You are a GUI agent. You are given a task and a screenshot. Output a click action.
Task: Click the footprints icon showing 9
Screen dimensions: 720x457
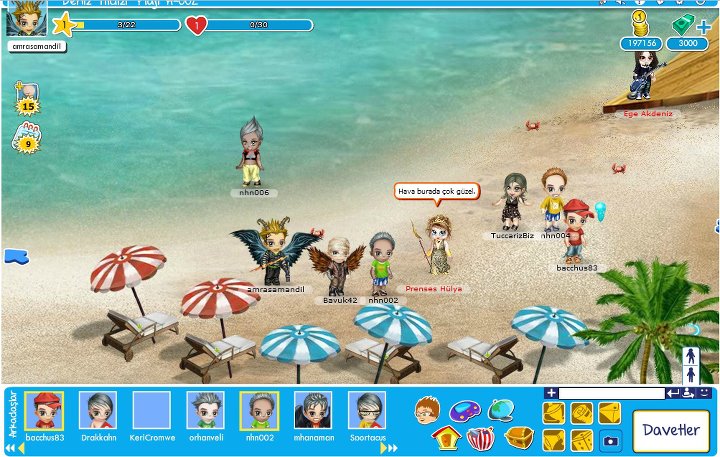(26, 139)
